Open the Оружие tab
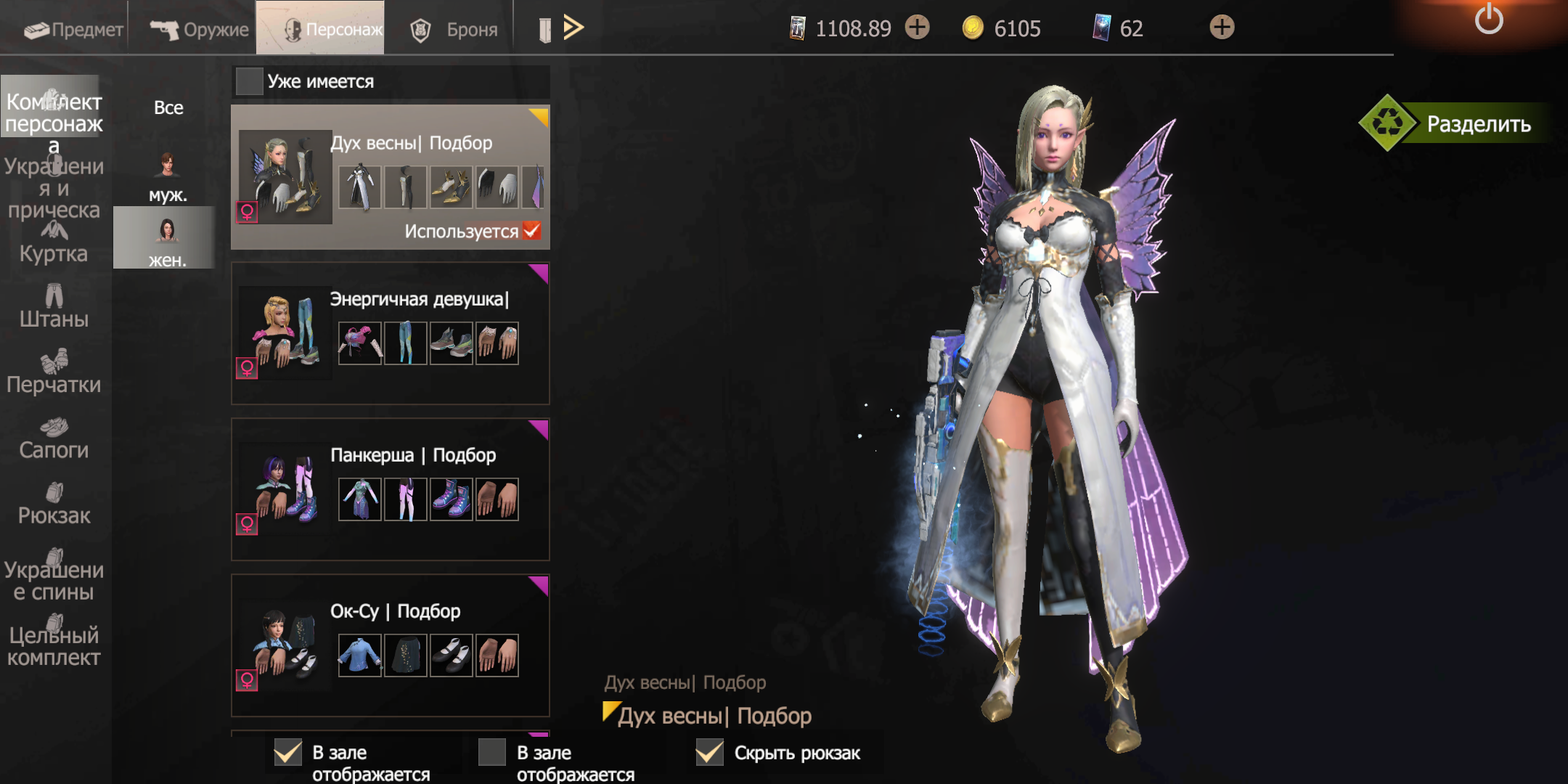 199,29
